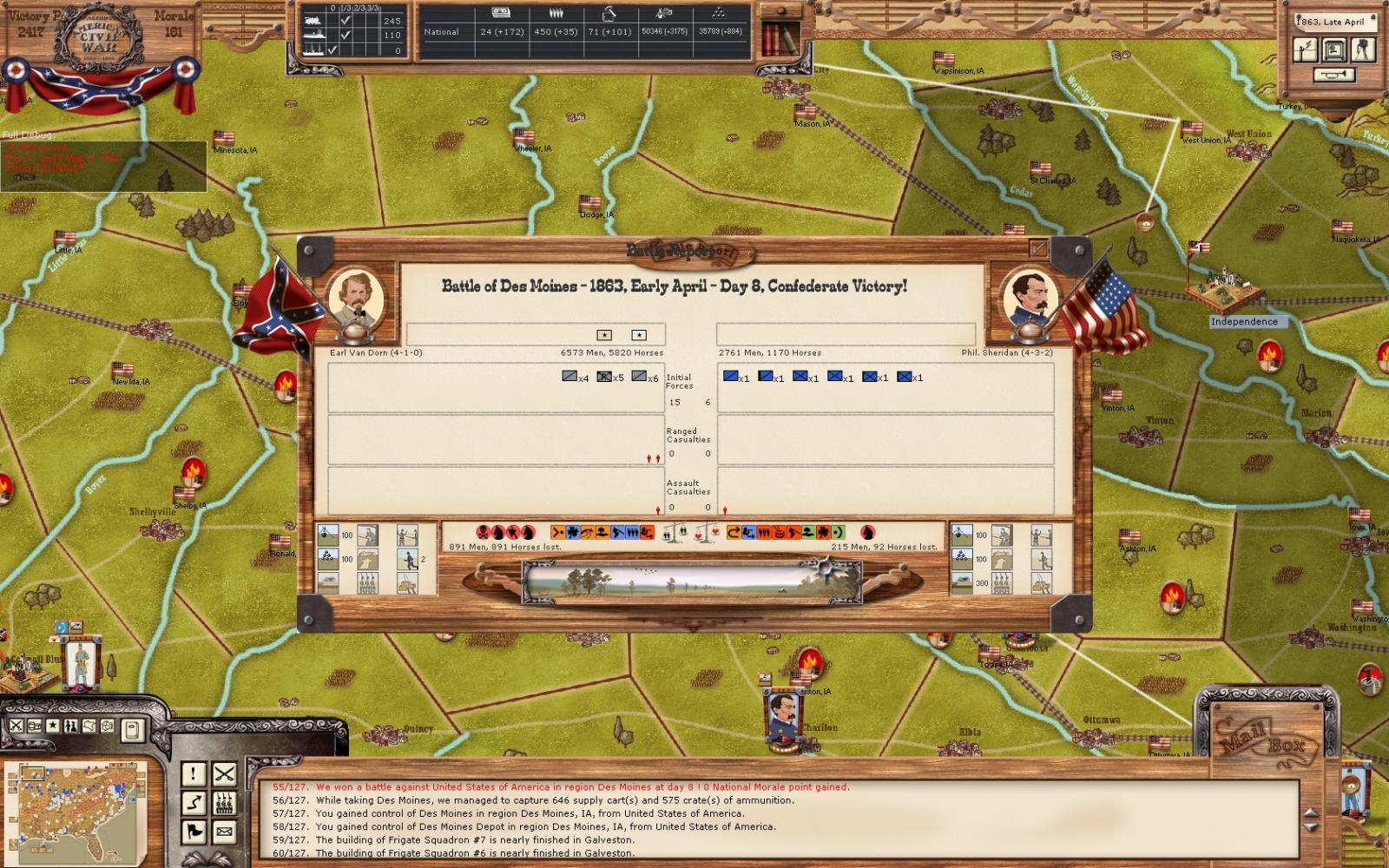The width and height of the screenshot is (1389, 868).
Task: Click the minimap of the United States
Action: point(76,811)
